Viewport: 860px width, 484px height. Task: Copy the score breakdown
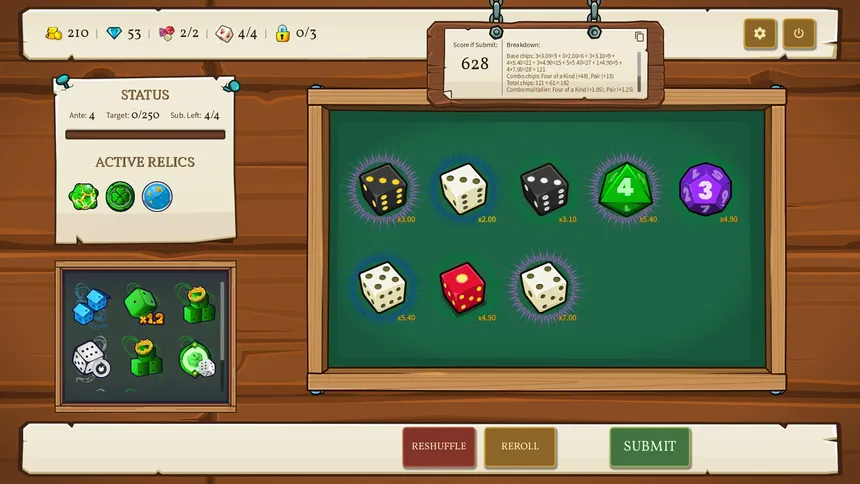coord(640,37)
